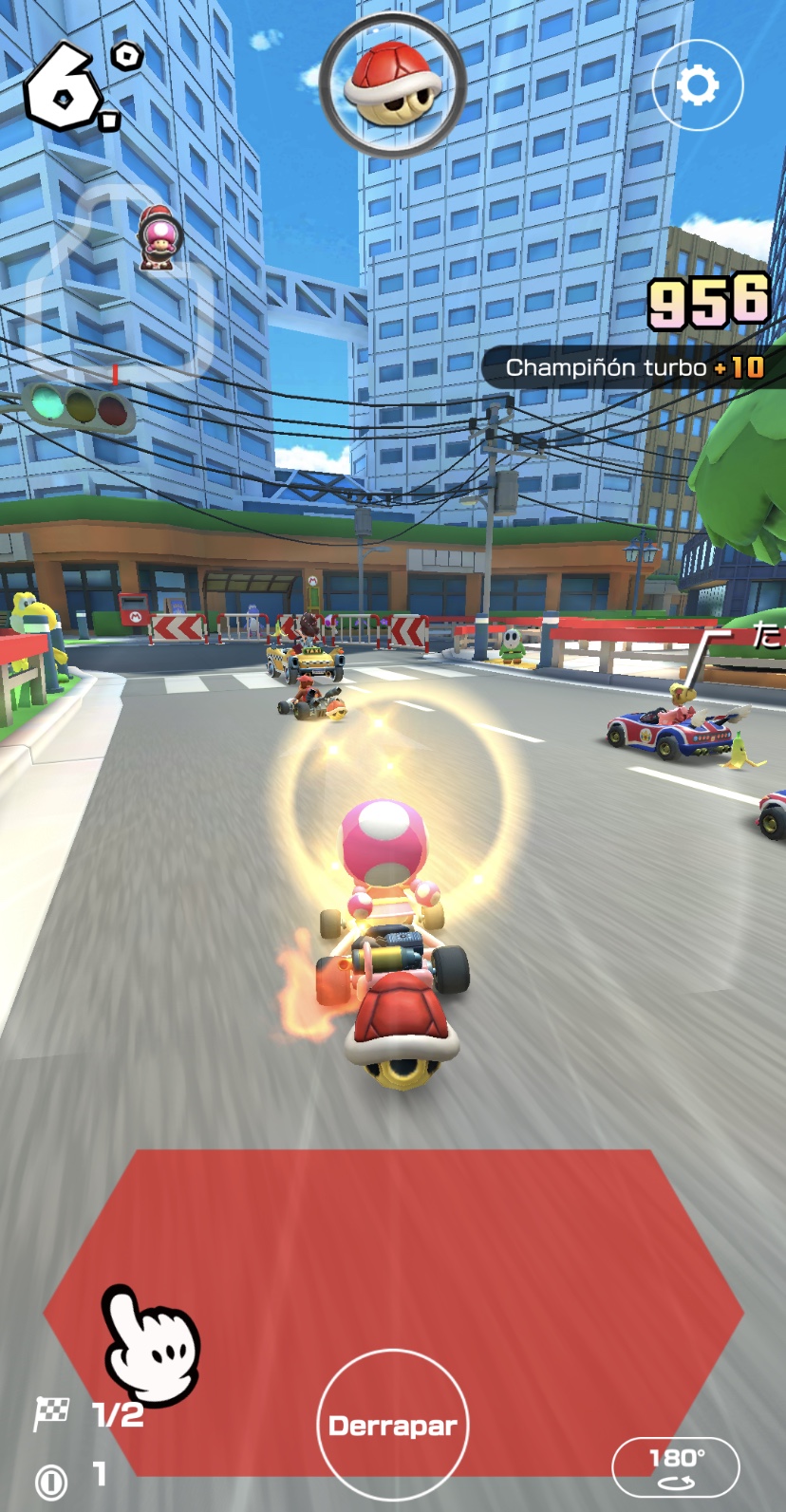The image size is (786, 1512).
Task: Use the red shell item slot
Action: (x=393, y=84)
